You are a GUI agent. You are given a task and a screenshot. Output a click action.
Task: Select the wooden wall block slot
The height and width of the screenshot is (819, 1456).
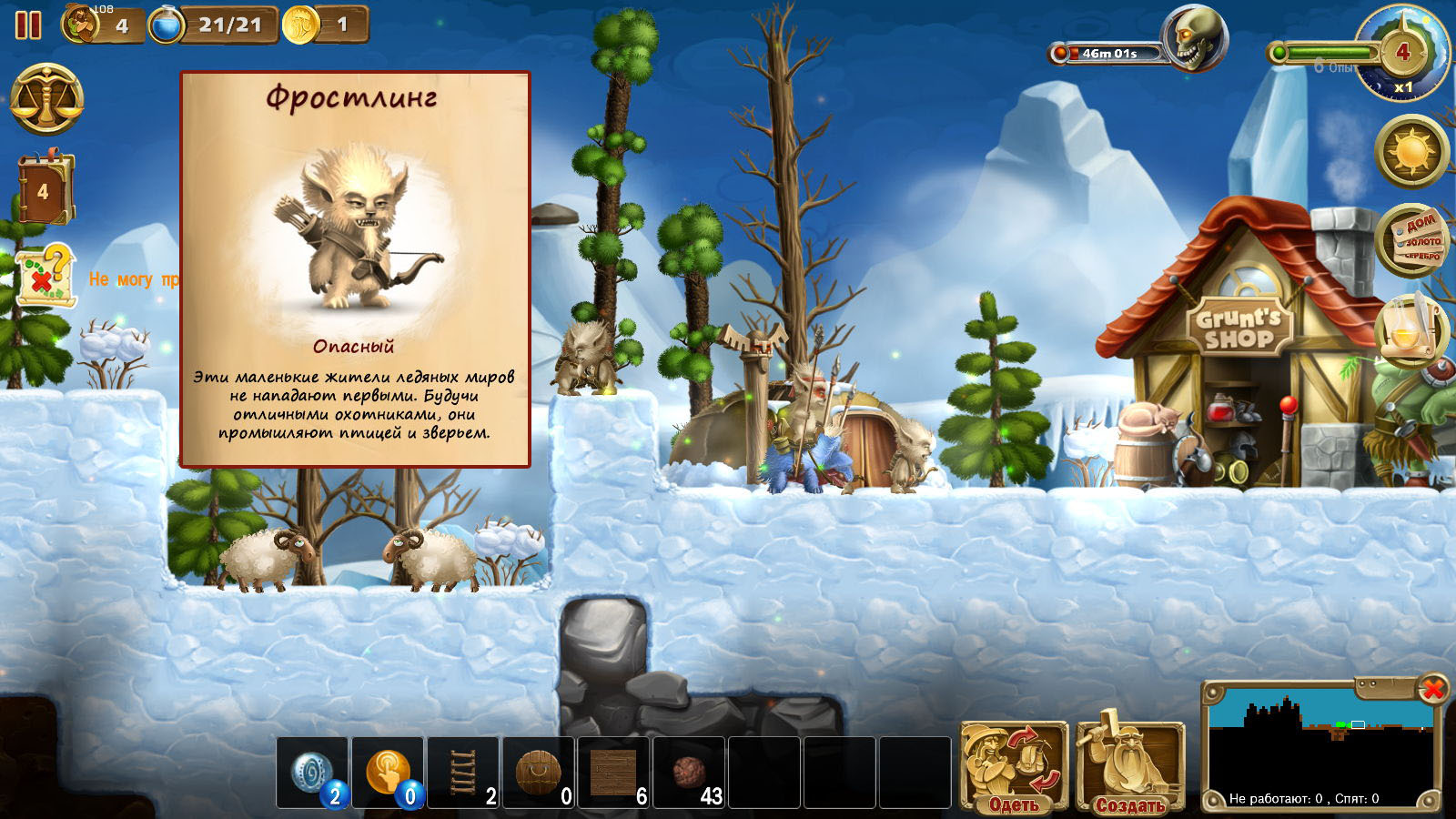[614, 773]
